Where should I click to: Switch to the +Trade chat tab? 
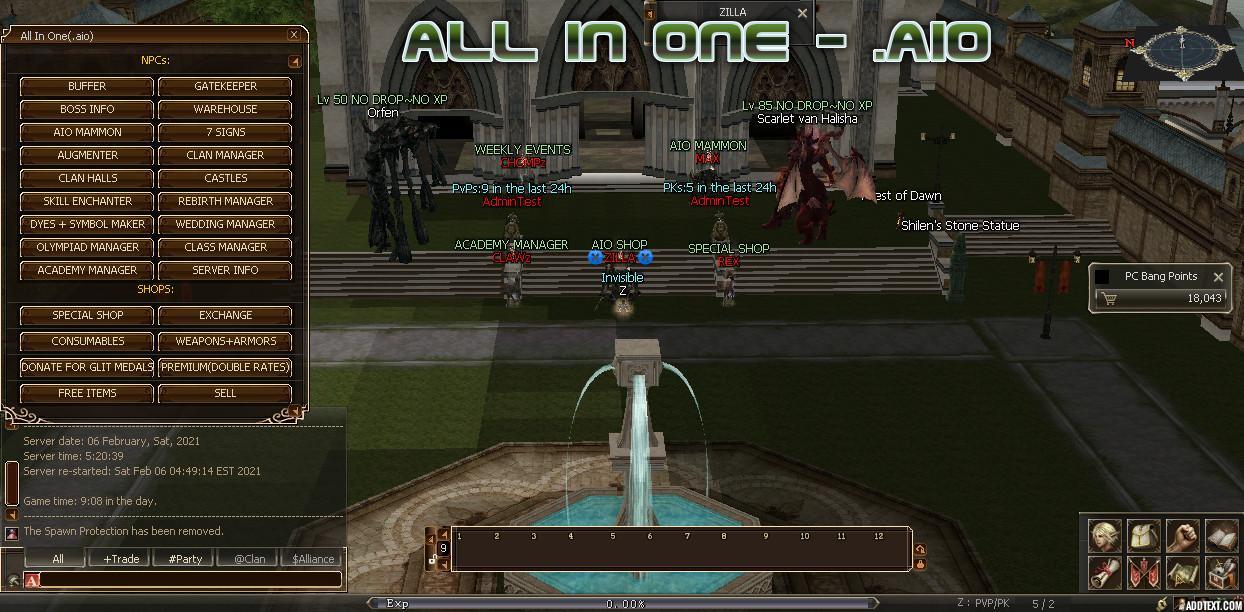[x=121, y=559]
